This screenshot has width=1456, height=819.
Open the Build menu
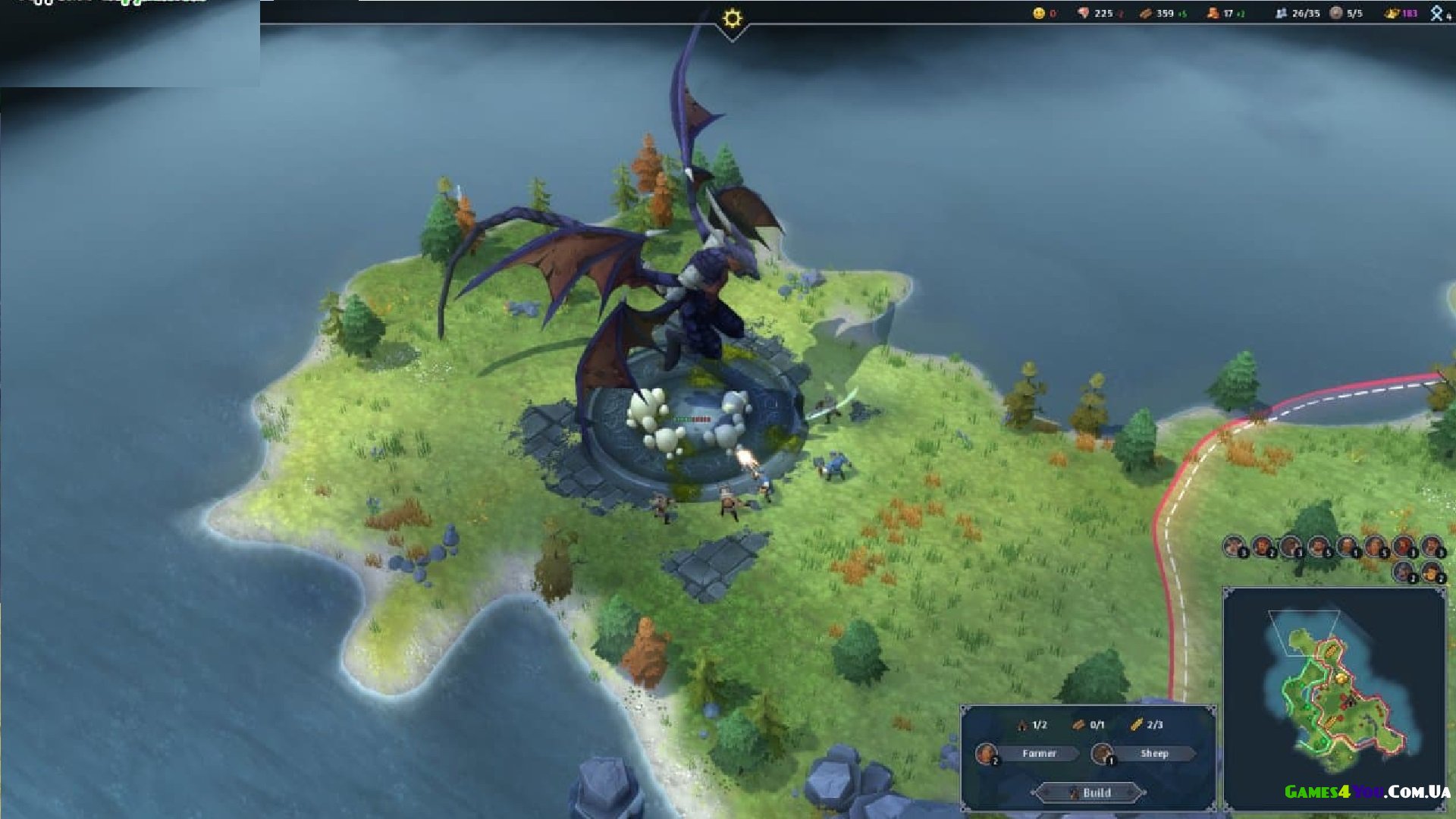click(x=1090, y=792)
